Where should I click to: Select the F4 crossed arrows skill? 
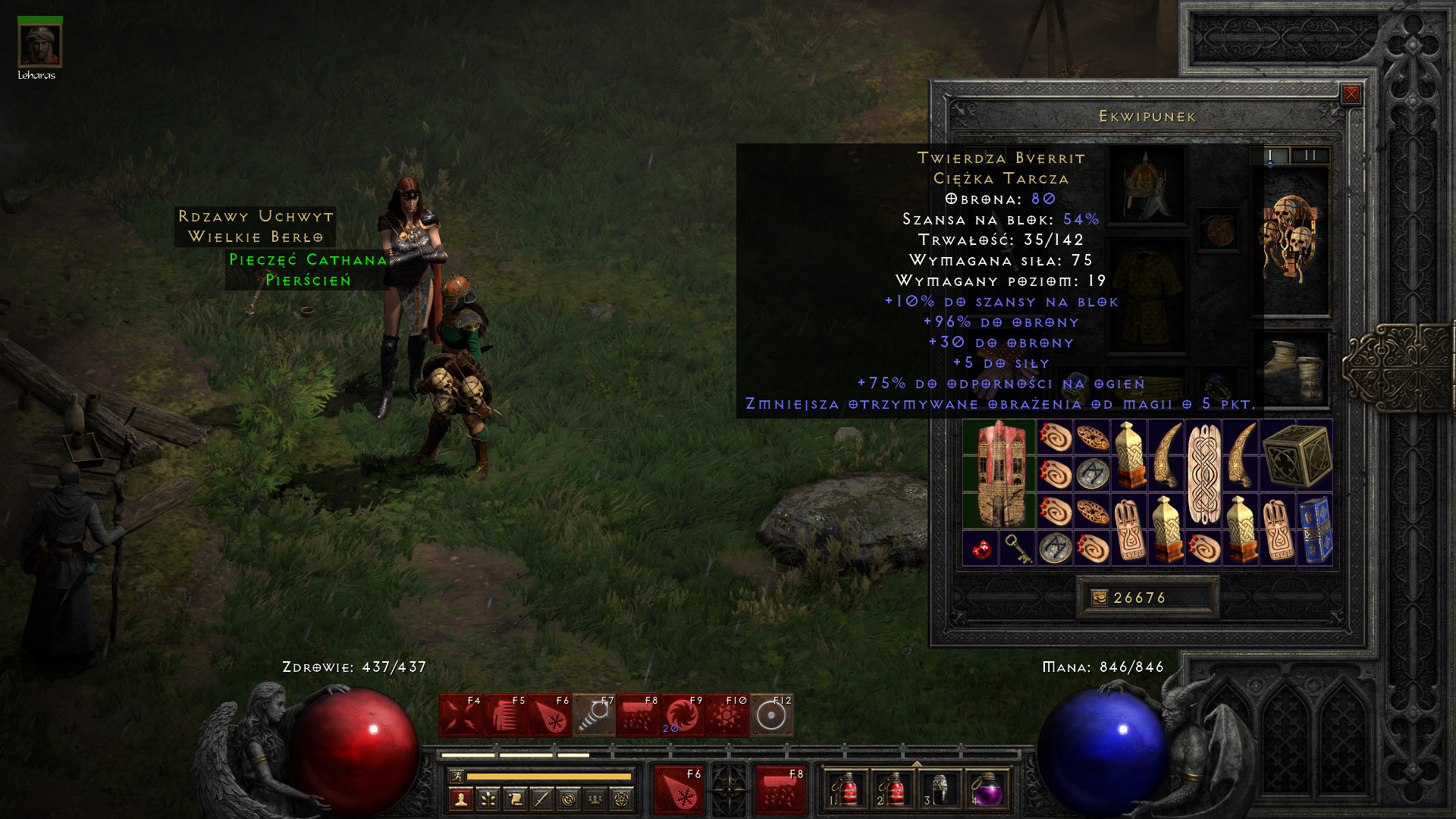pyautogui.click(x=461, y=715)
